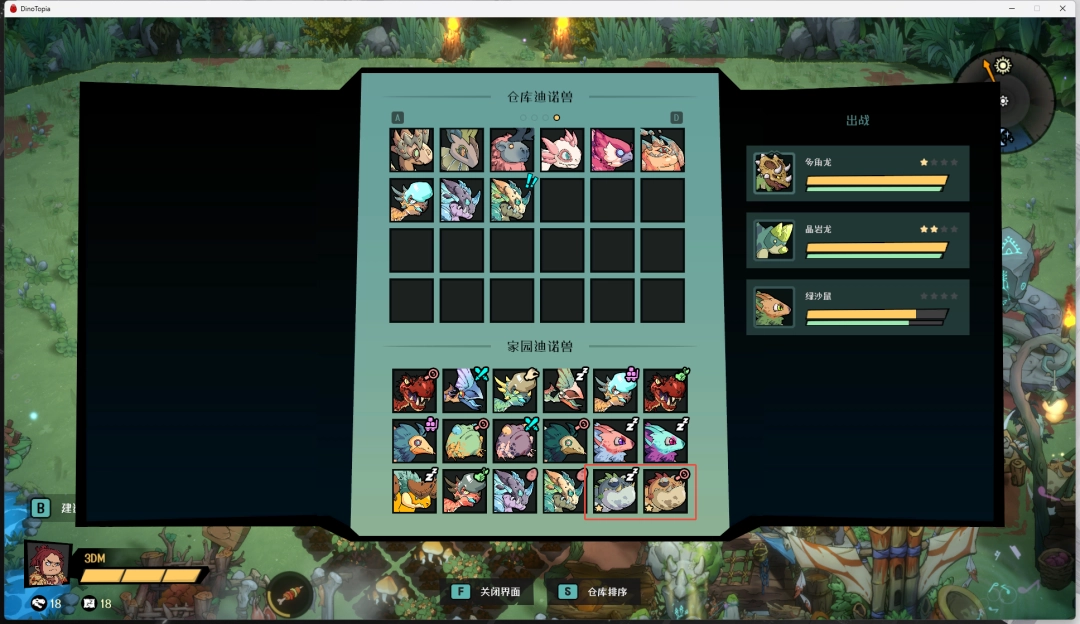Choose the sleeping yellow brown-haired dino

[x=414, y=491]
